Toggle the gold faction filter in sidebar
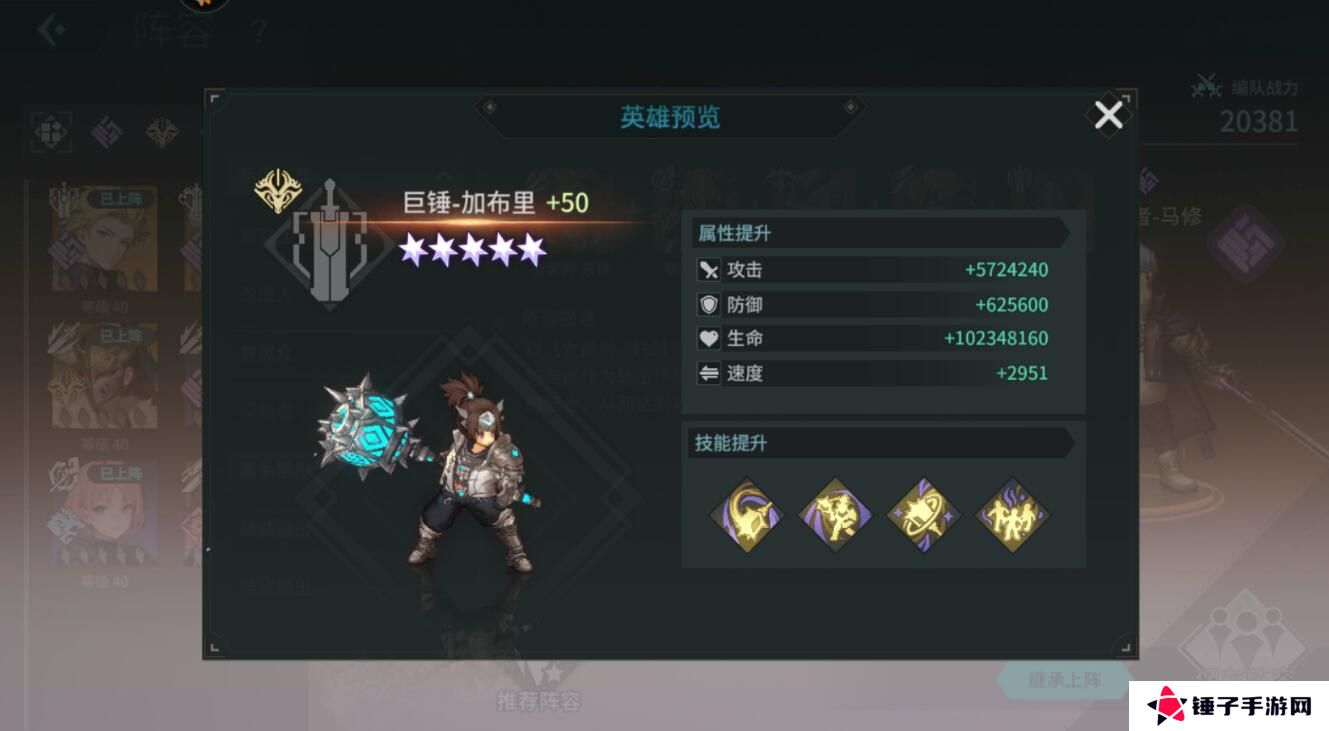 [160, 130]
